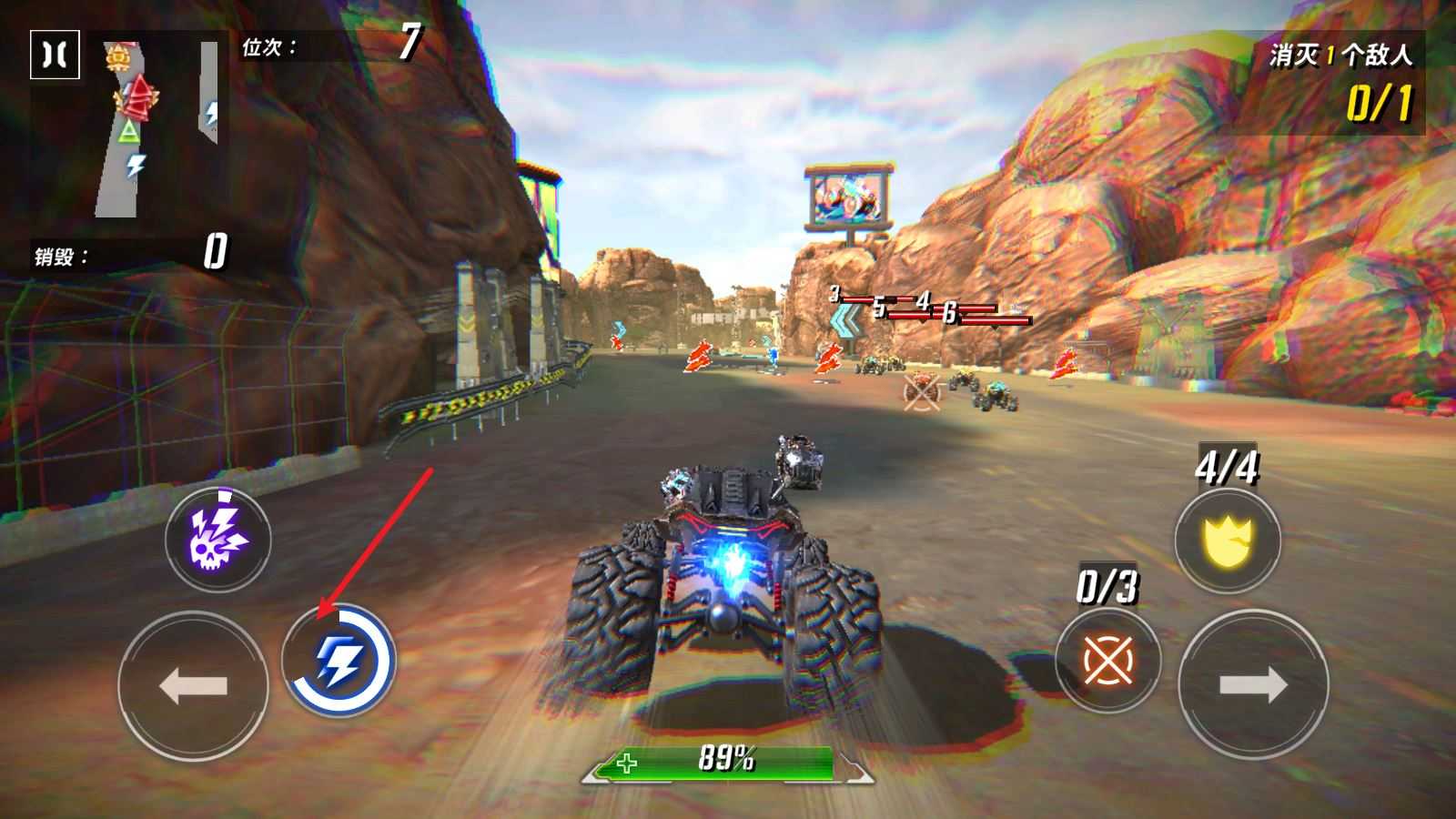Pause the race with the top-left button
Viewport: 1456px width, 819px height.
tap(55, 55)
